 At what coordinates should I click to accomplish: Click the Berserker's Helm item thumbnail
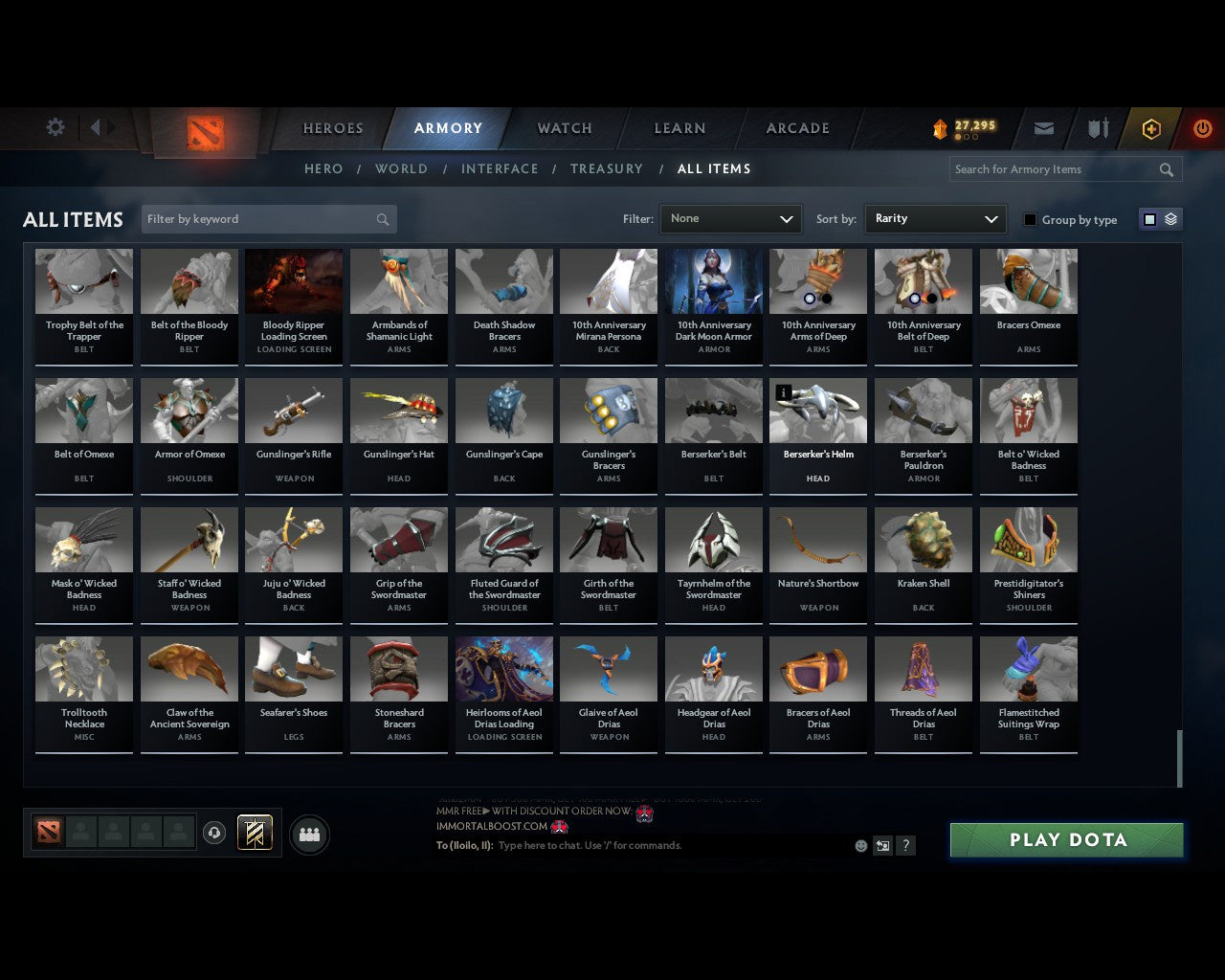[x=817, y=410]
